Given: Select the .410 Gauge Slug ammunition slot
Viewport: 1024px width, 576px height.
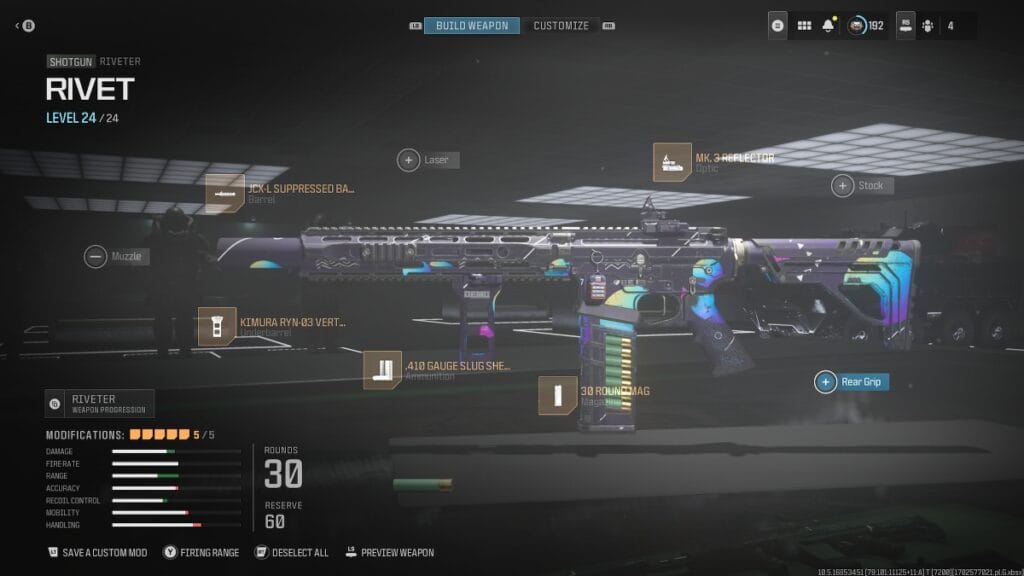Looking at the screenshot, I should coord(382,370).
